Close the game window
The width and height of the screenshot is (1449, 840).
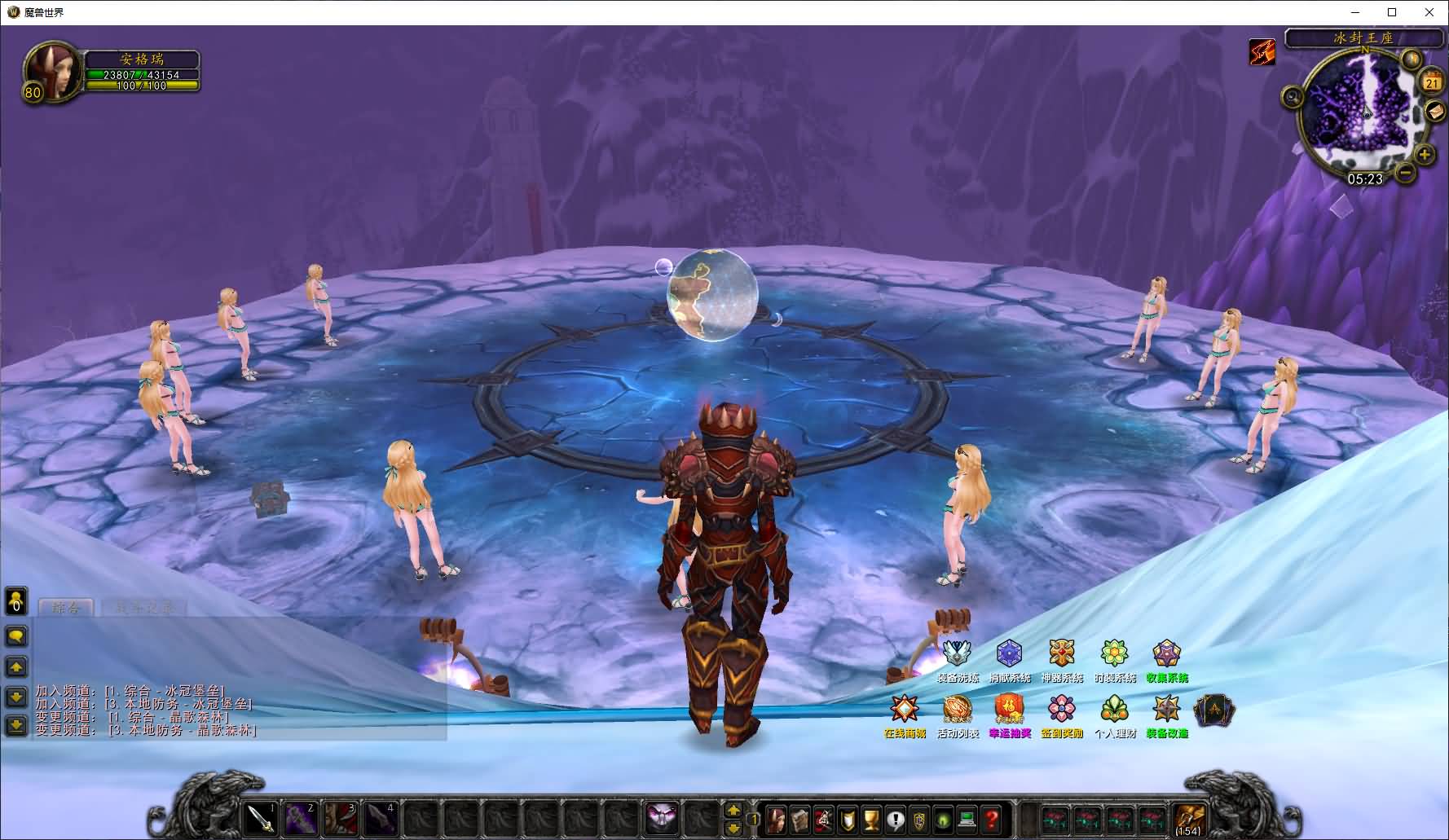(x=1429, y=12)
